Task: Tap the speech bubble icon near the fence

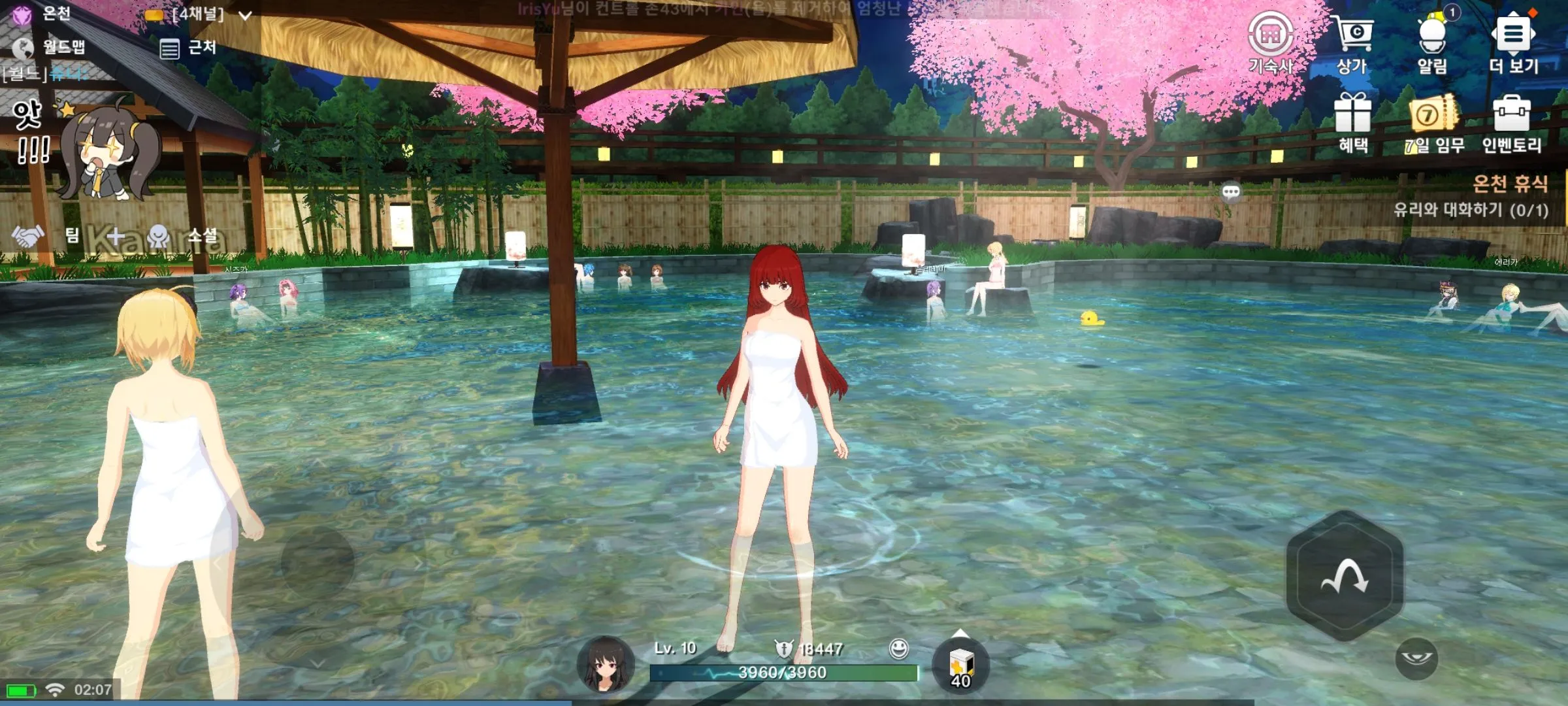Action: click(x=1231, y=192)
